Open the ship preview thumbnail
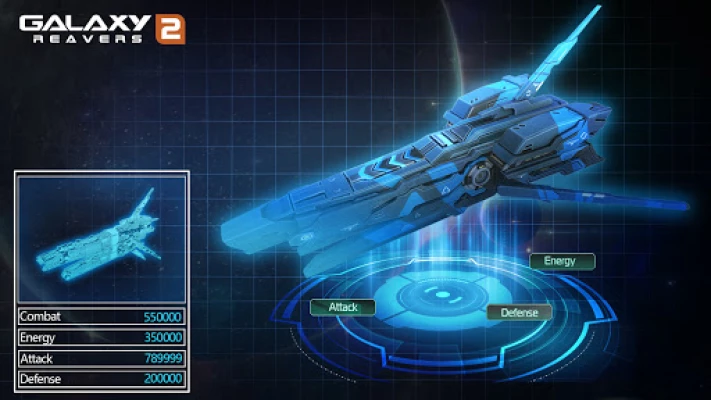Screen dimensions: 711x400 click(x=102, y=238)
